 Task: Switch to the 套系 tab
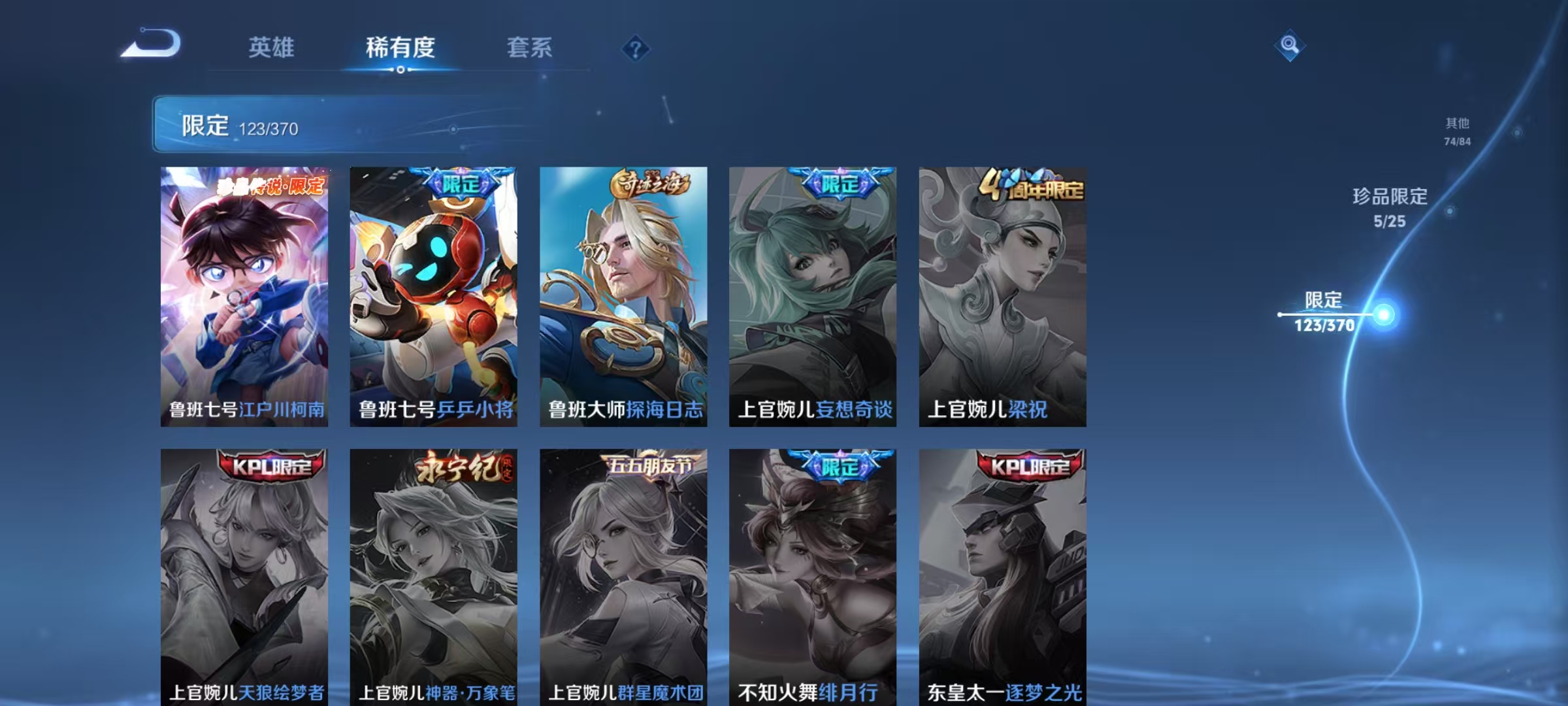click(x=531, y=48)
